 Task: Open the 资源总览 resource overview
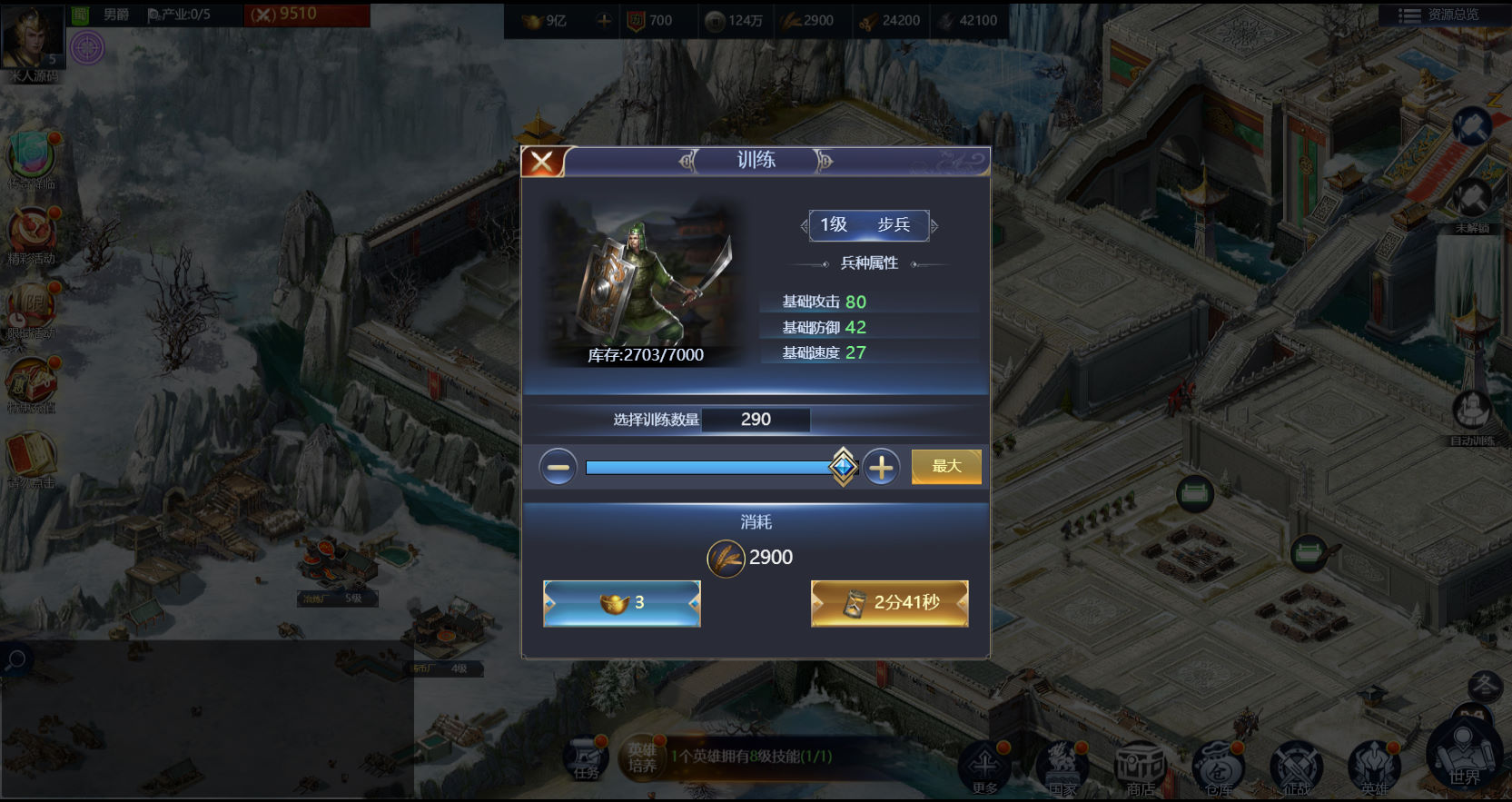[1440, 15]
